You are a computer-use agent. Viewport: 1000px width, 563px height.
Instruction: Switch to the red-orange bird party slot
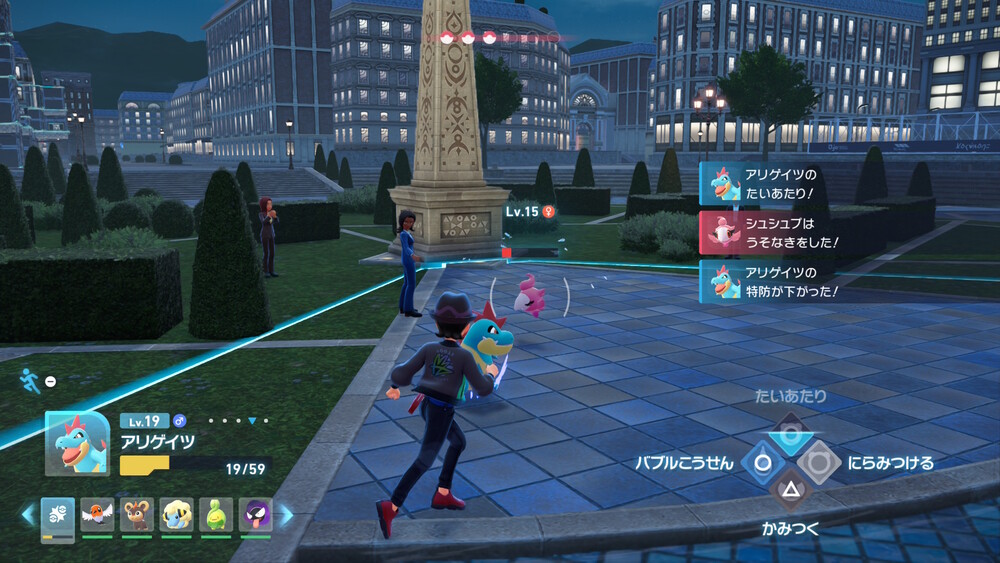coord(97,515)
